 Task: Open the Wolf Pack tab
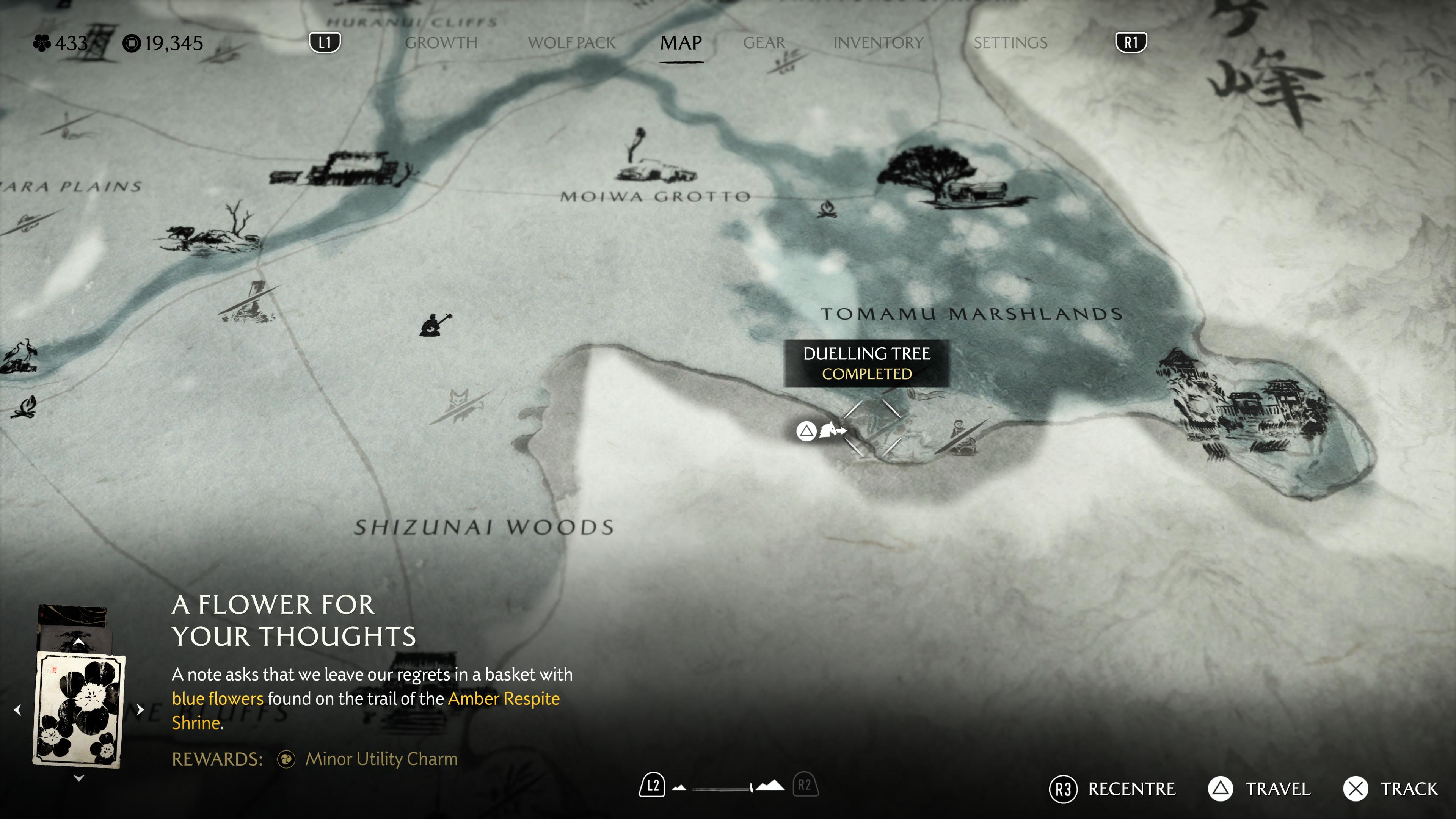tap(571, 43)
